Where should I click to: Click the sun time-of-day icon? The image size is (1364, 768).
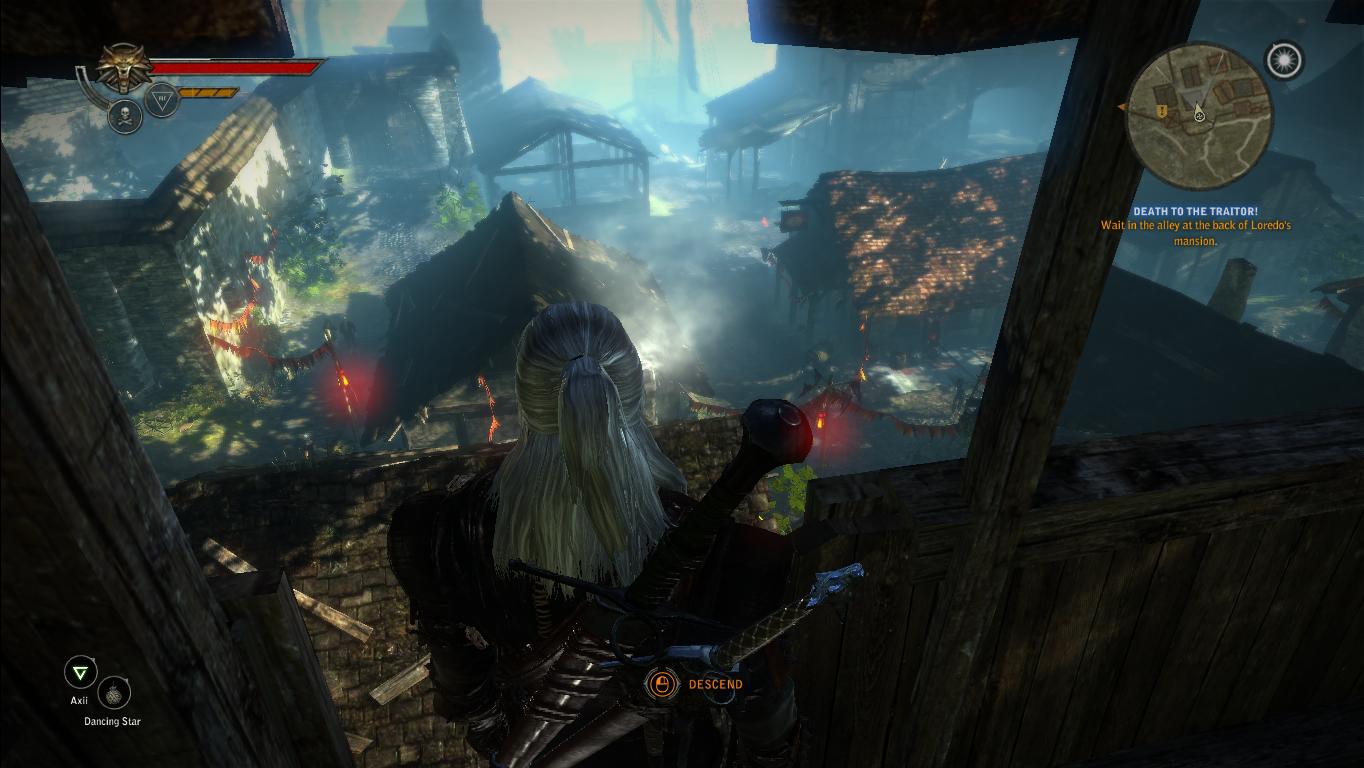coord(1283,61)
